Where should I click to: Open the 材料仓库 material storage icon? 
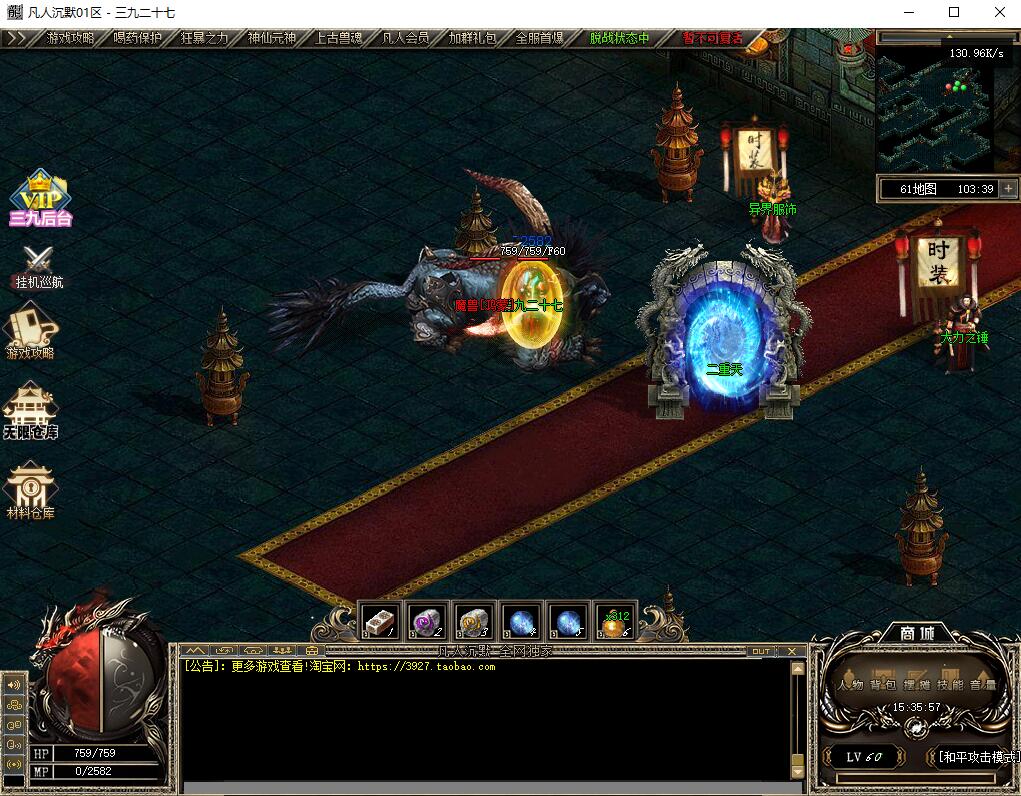[x=30, y=490]
